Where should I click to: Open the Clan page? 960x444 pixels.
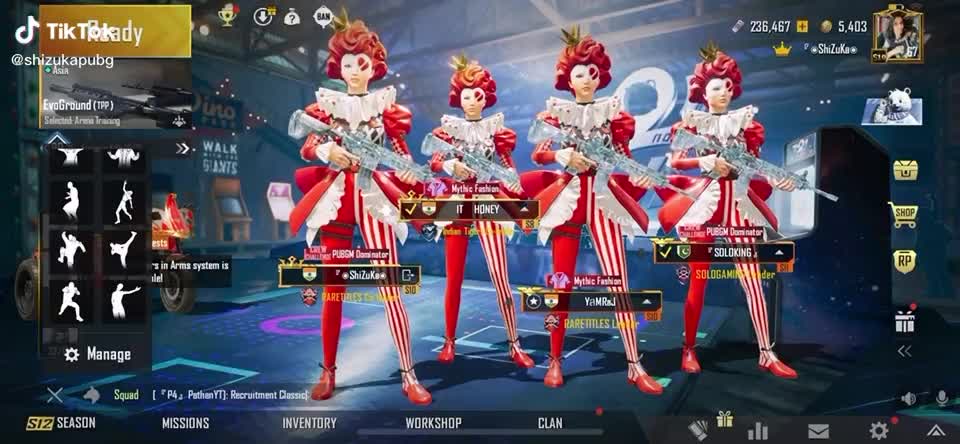(x=550, y=423)
